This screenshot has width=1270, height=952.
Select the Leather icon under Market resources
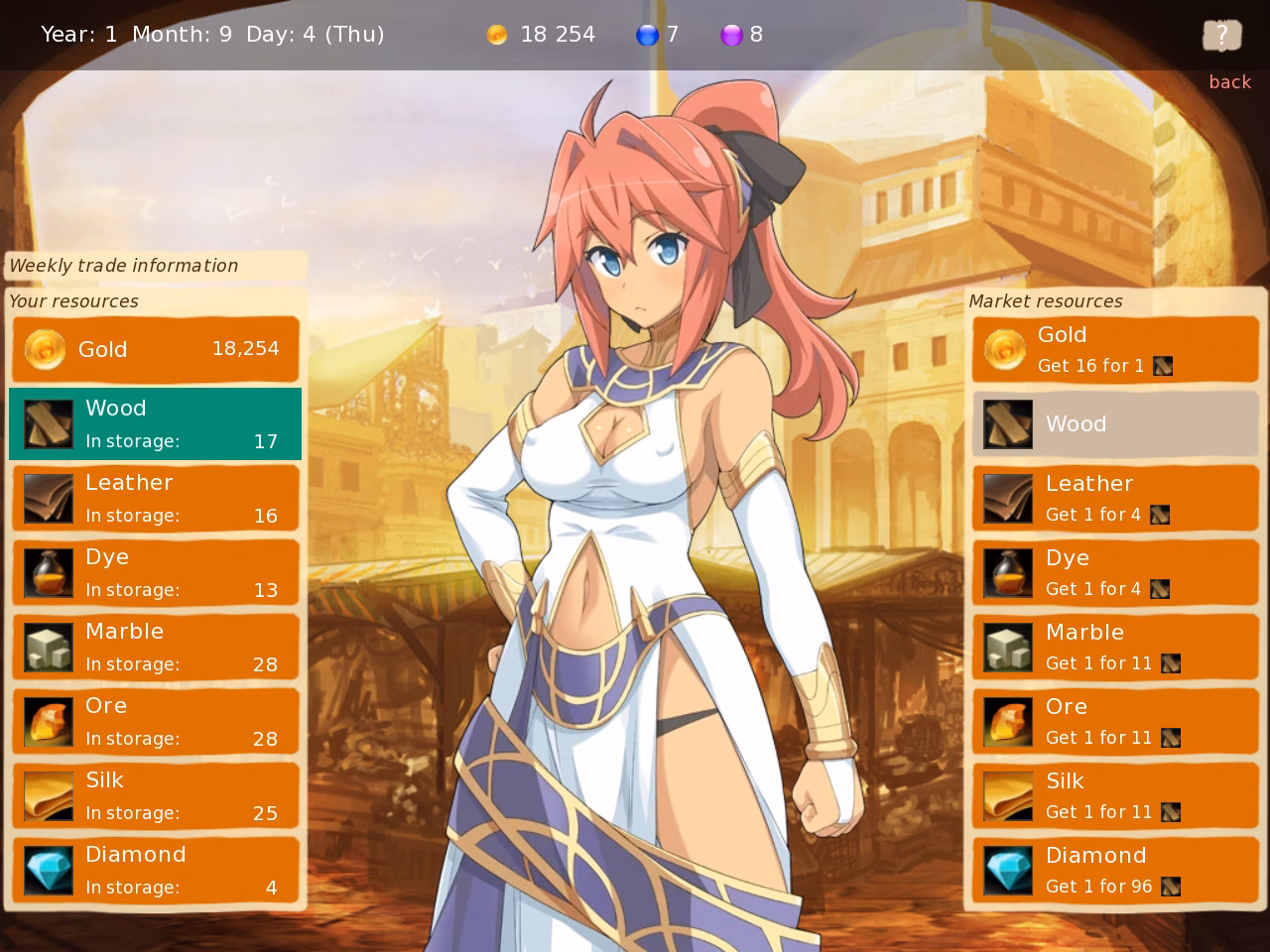(1007, 498)
